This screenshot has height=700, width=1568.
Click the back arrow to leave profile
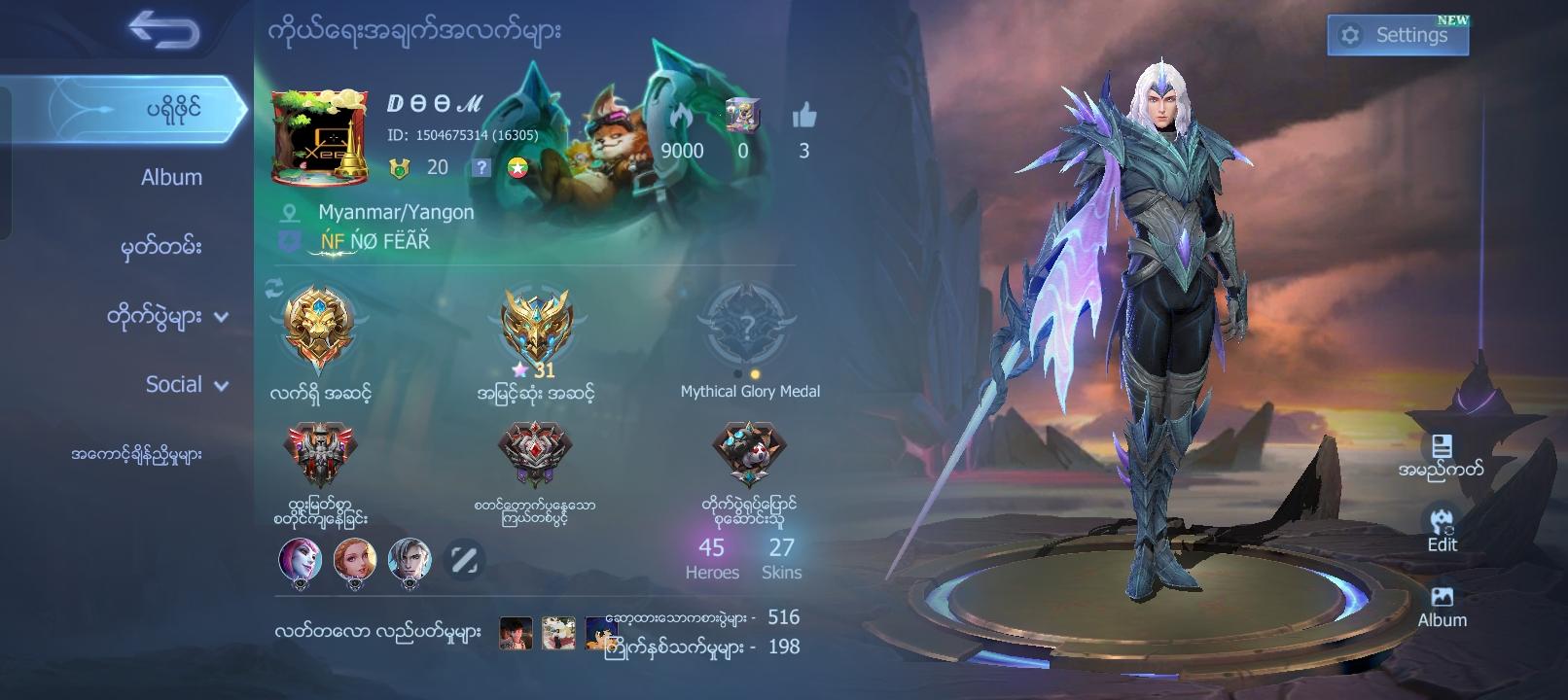coord(165,32)
